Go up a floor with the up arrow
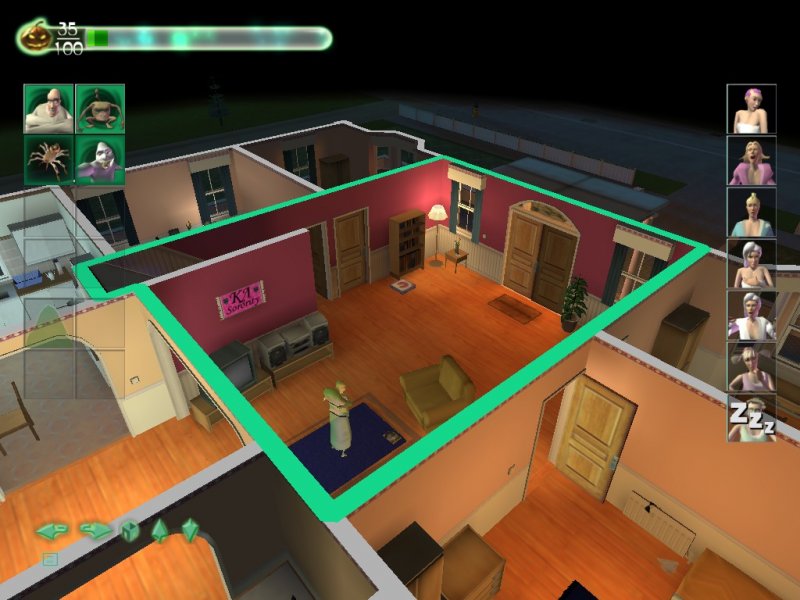 point(160,531)
